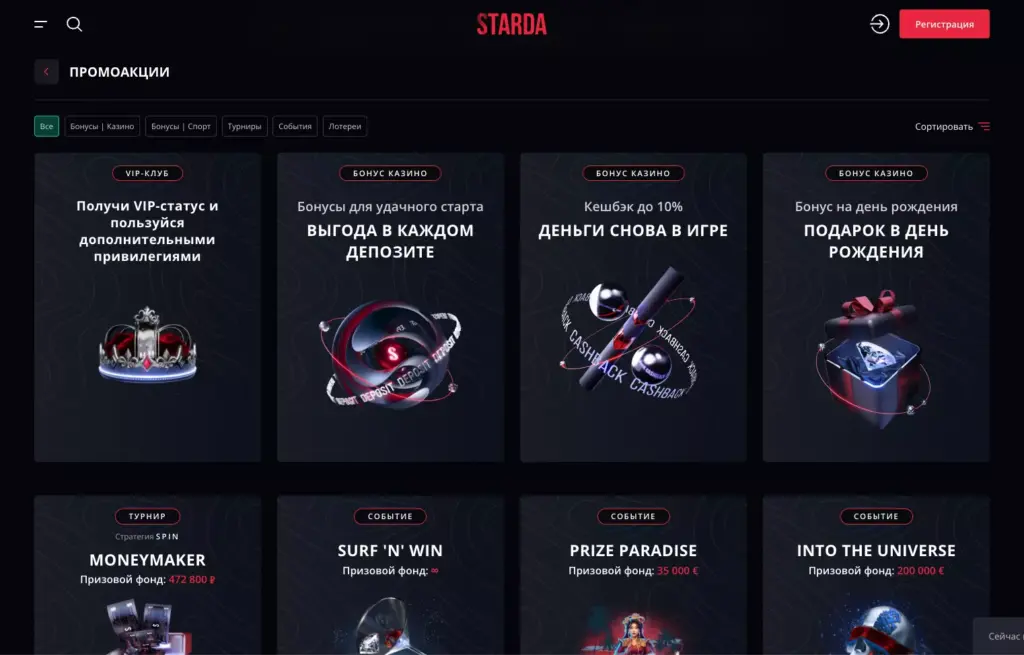Go back with the arrow beside Промоакции
This screenshot has height=655, width=1024.
[x=46, y=72]
